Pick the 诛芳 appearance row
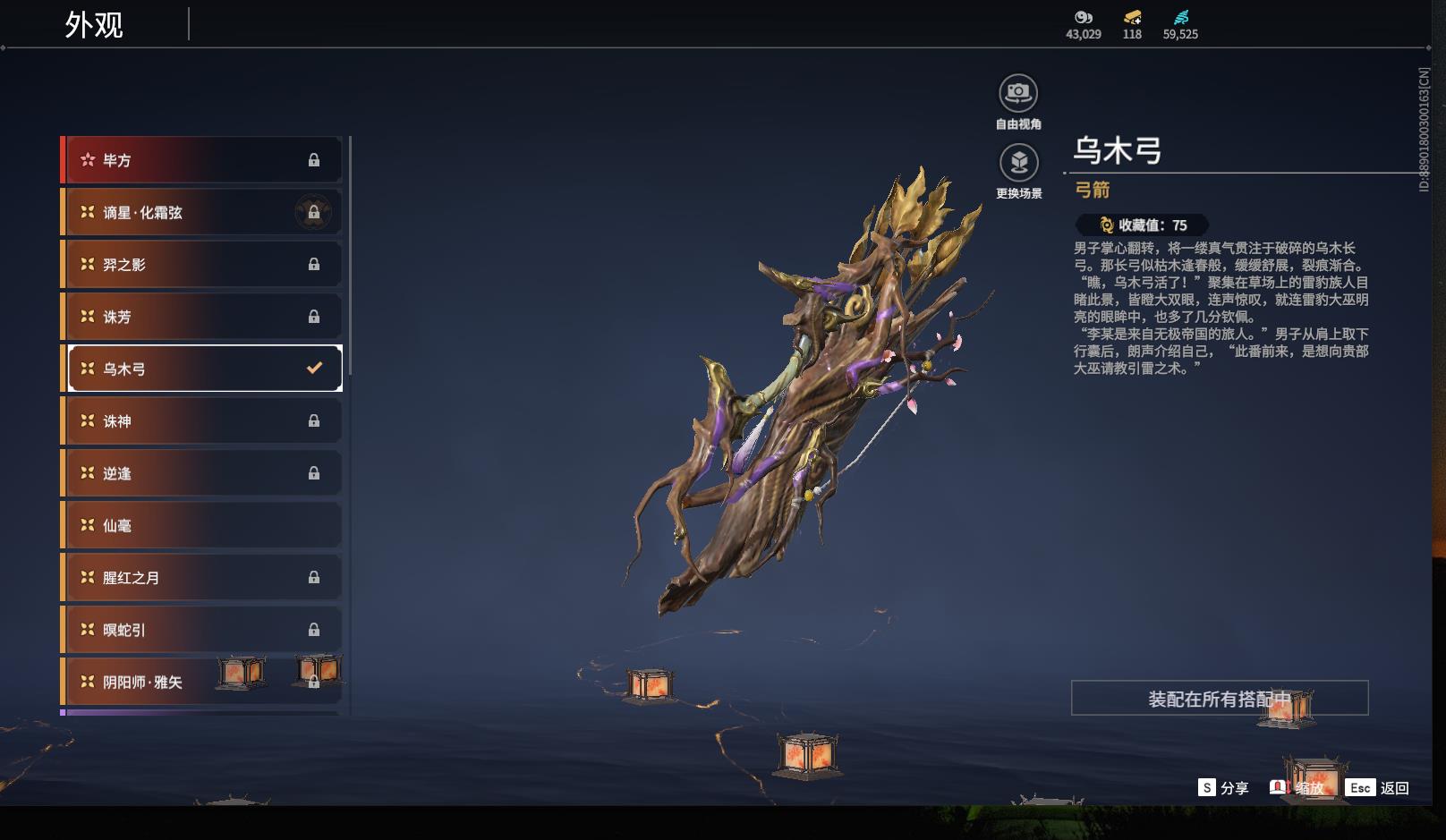The width and height of the screenshot is (1446, 840). click(202, 317)
